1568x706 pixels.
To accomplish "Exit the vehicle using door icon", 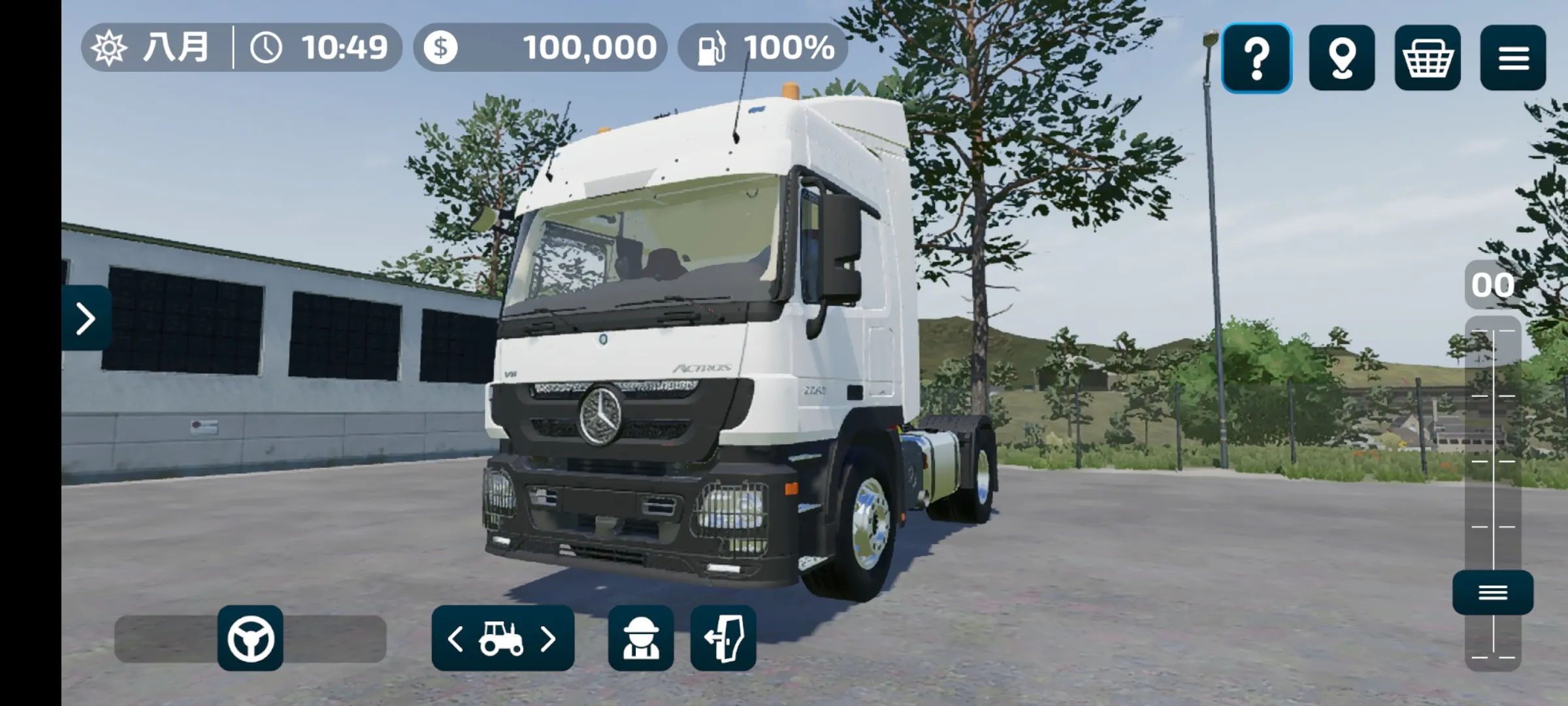I will 723,639.
